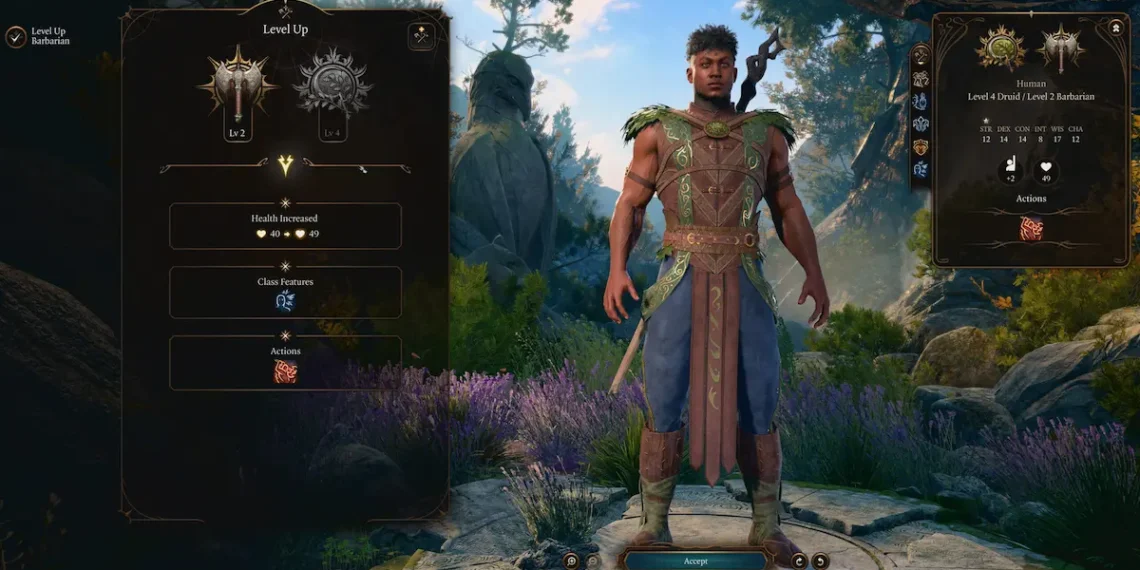This screenshot has width=1140, height=570.
Task: Open the orange tab beside the character summary
Action: point(920,147)
